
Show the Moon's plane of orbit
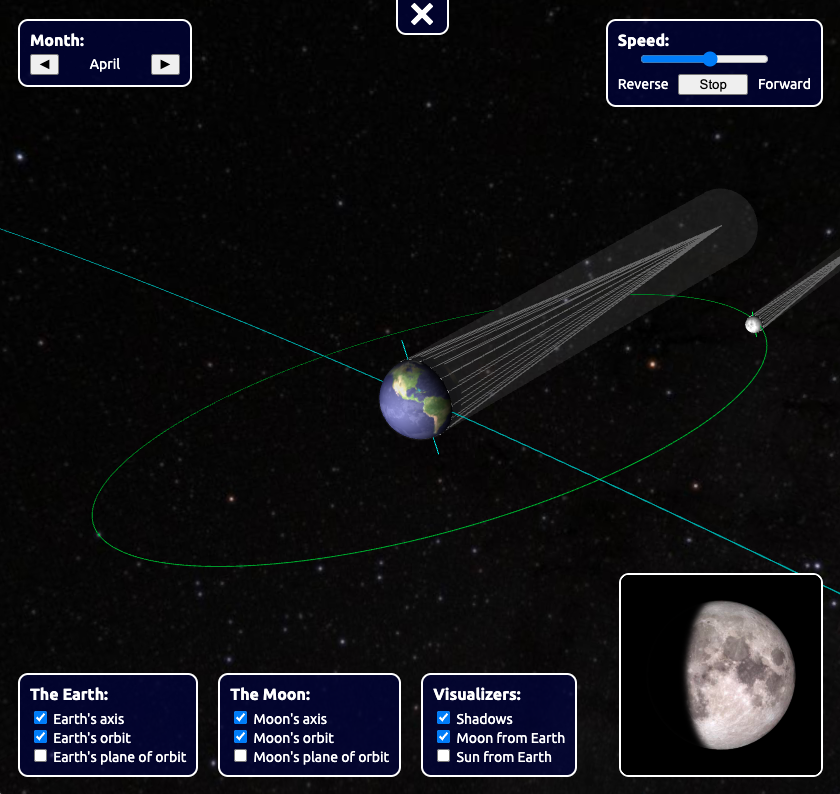tap(241, 756)
